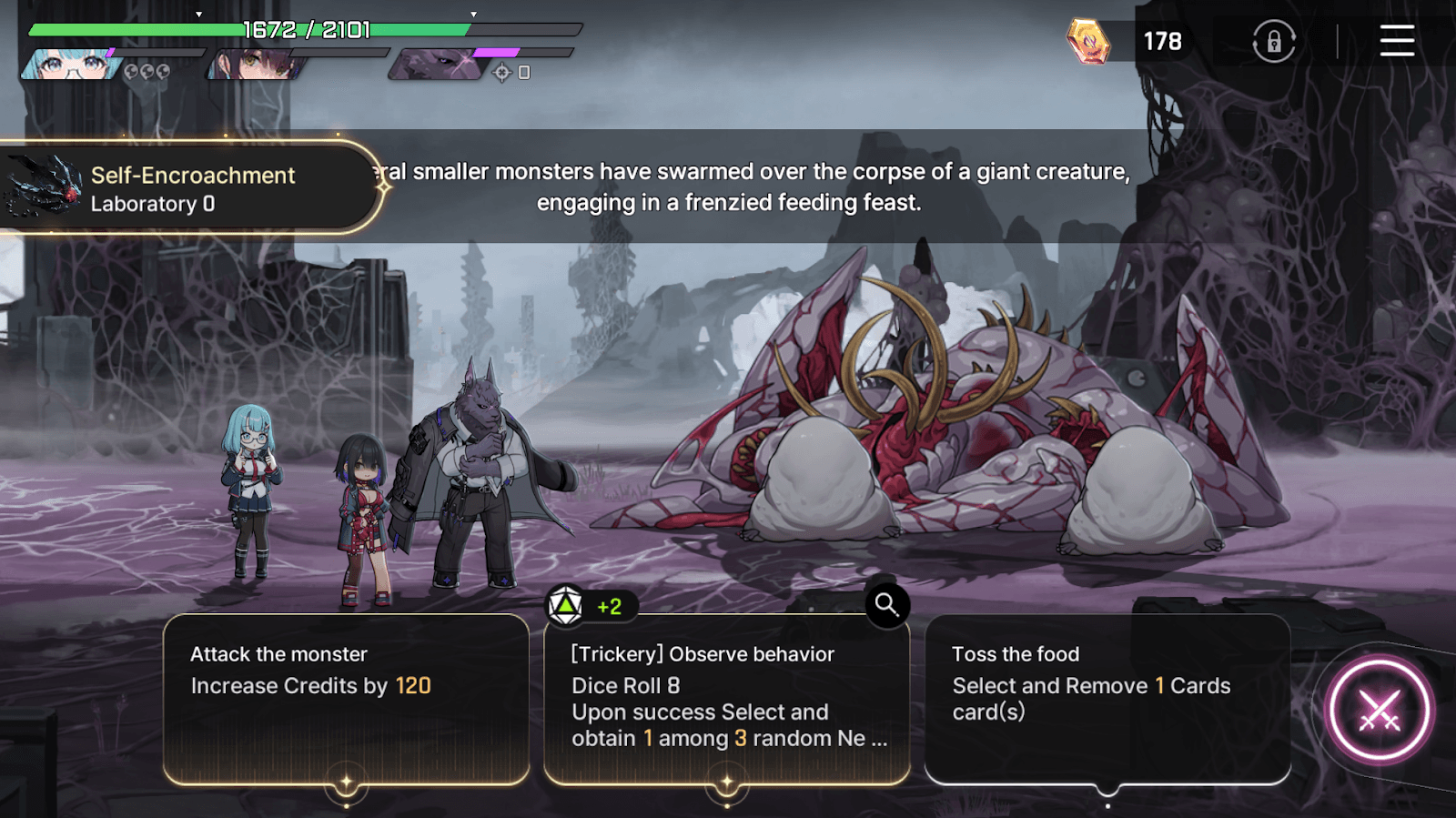
Task: Choose the "Attack the monster" option
Action: tap(346, 698)
